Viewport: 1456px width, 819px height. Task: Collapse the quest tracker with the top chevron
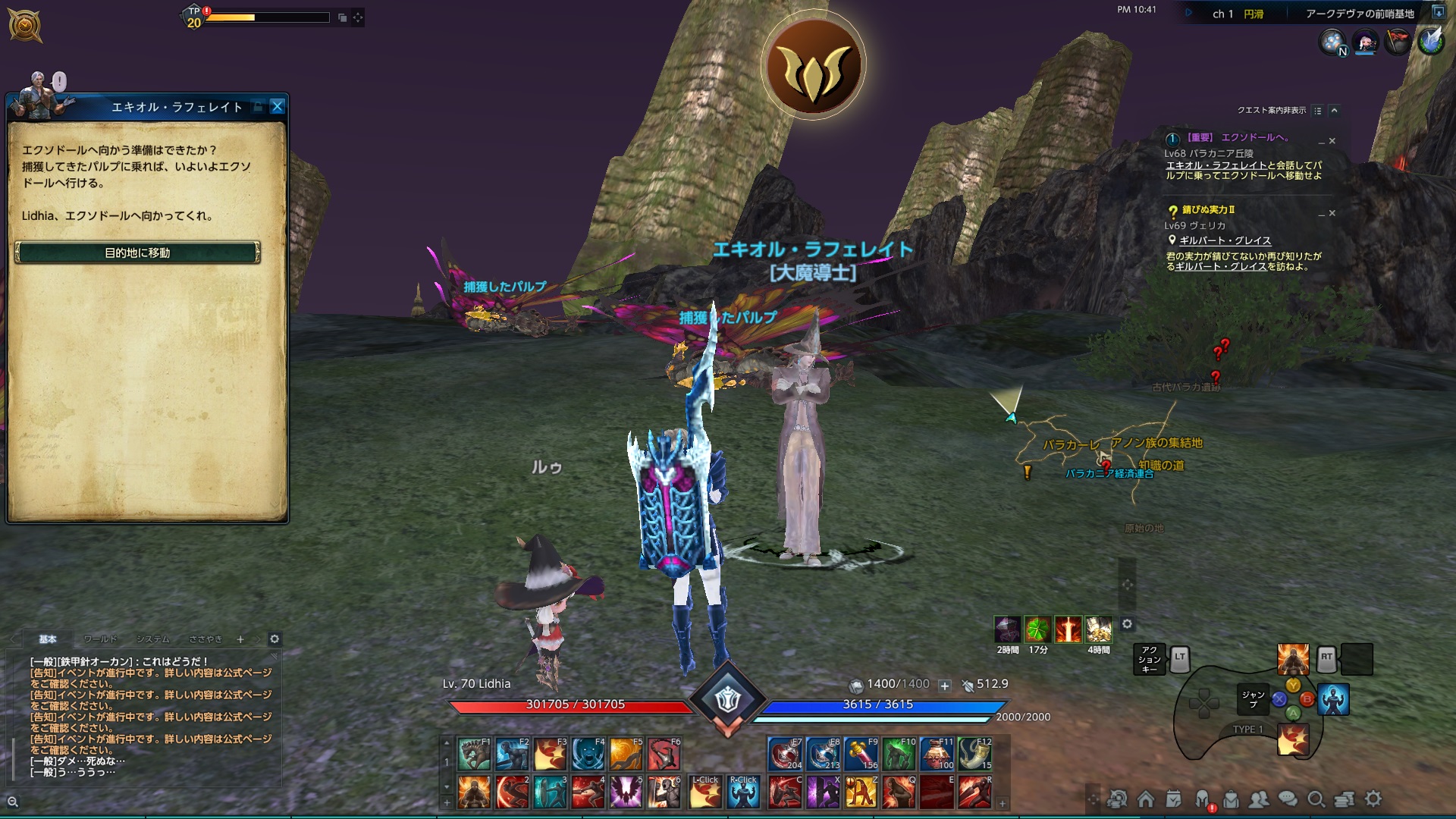click(x=1334, y=111)
